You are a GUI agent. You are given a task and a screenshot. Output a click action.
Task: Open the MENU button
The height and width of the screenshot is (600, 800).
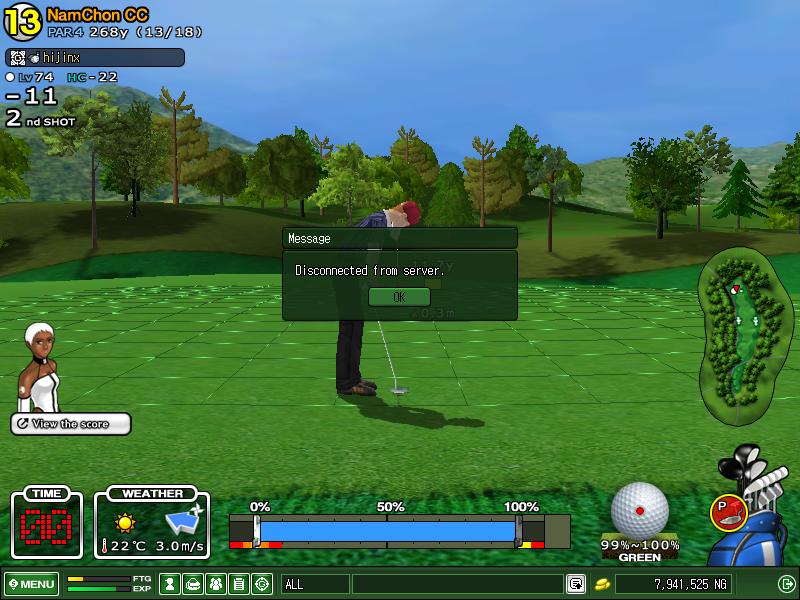click(32, 584)
